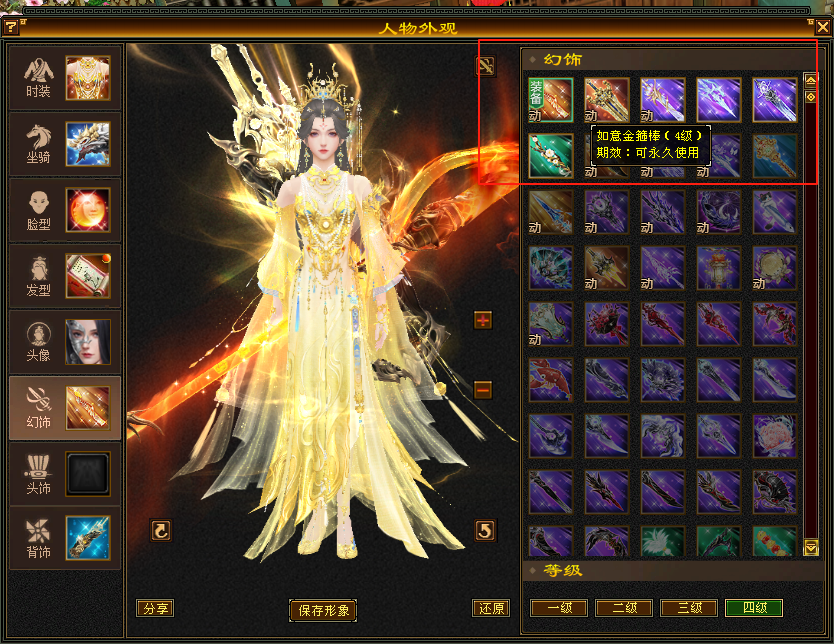Open the help question mark button

pyautogui.click(x=12, y=28)
